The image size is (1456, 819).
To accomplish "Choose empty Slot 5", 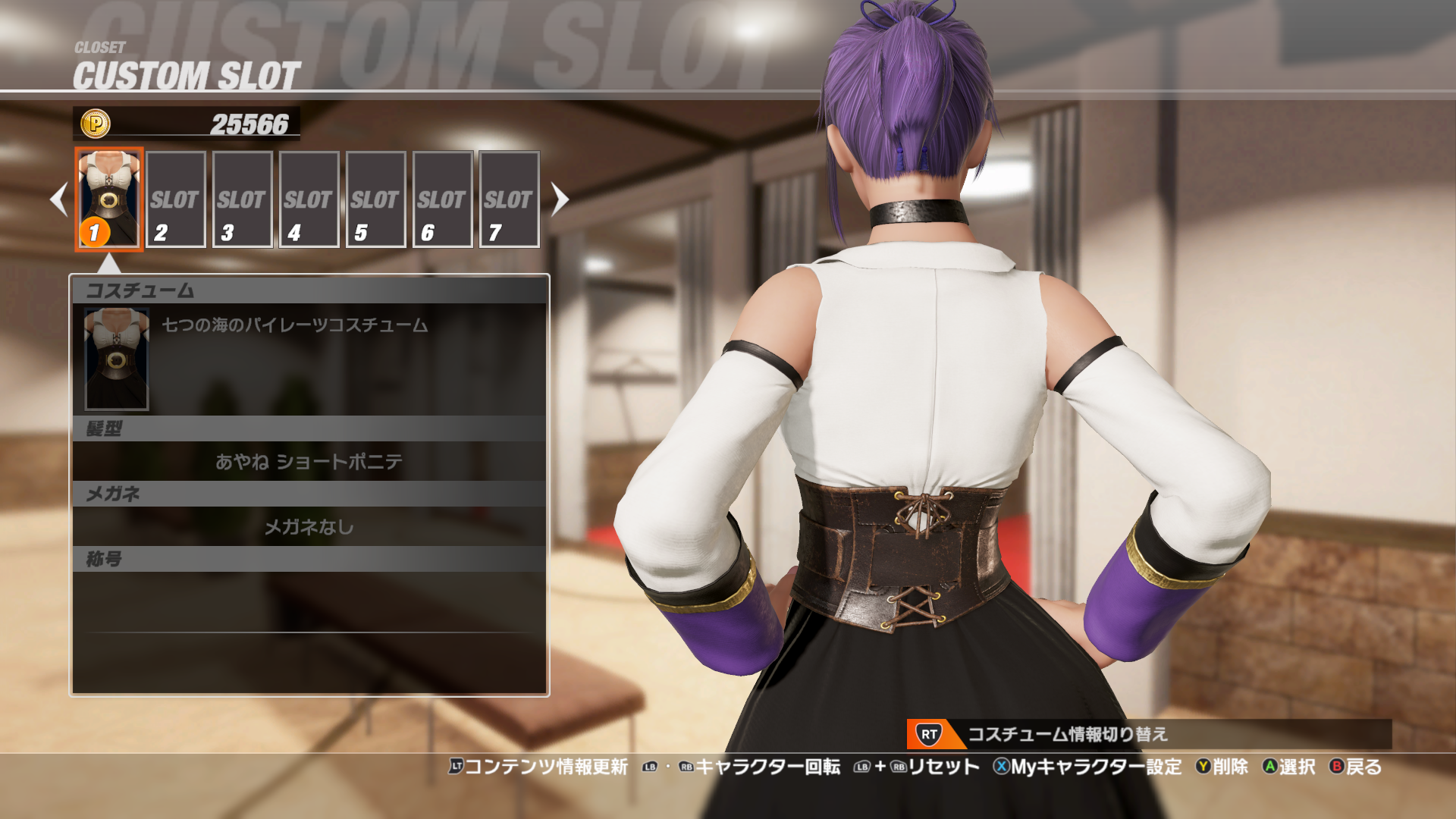I will click(375, 199).
